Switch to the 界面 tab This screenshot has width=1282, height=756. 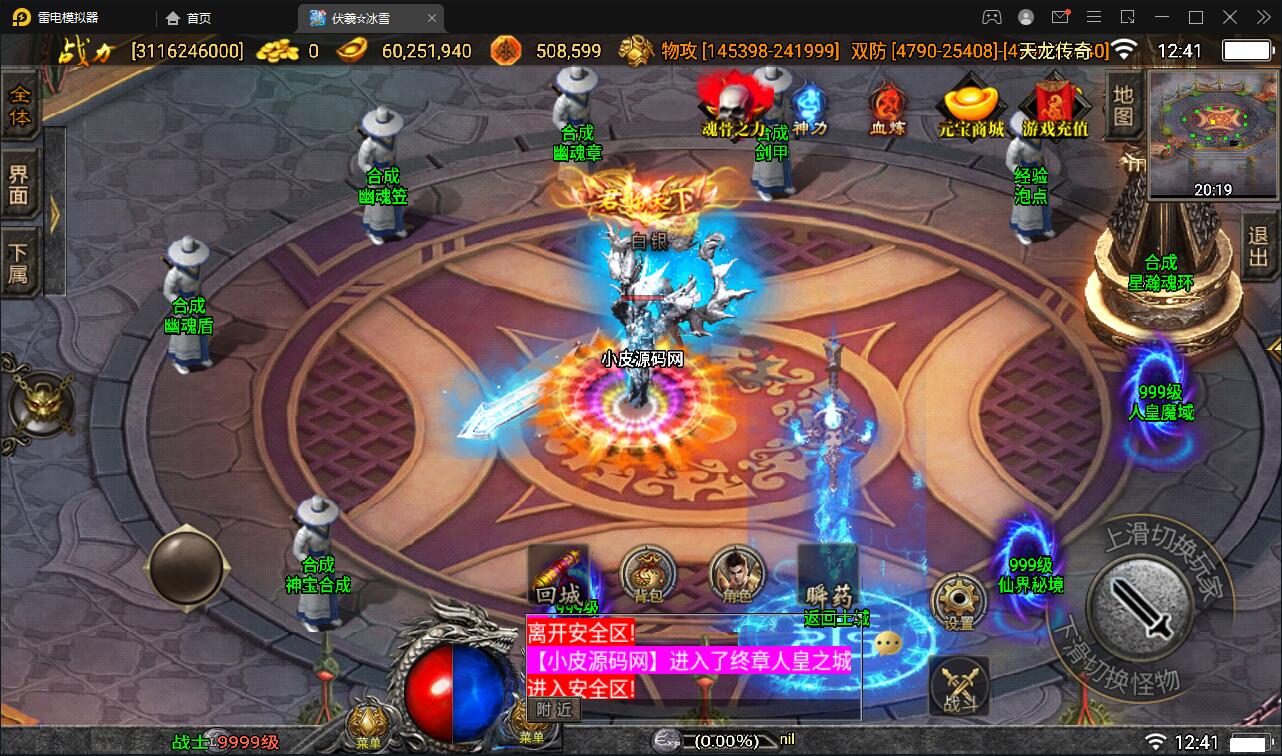(19, 184)
